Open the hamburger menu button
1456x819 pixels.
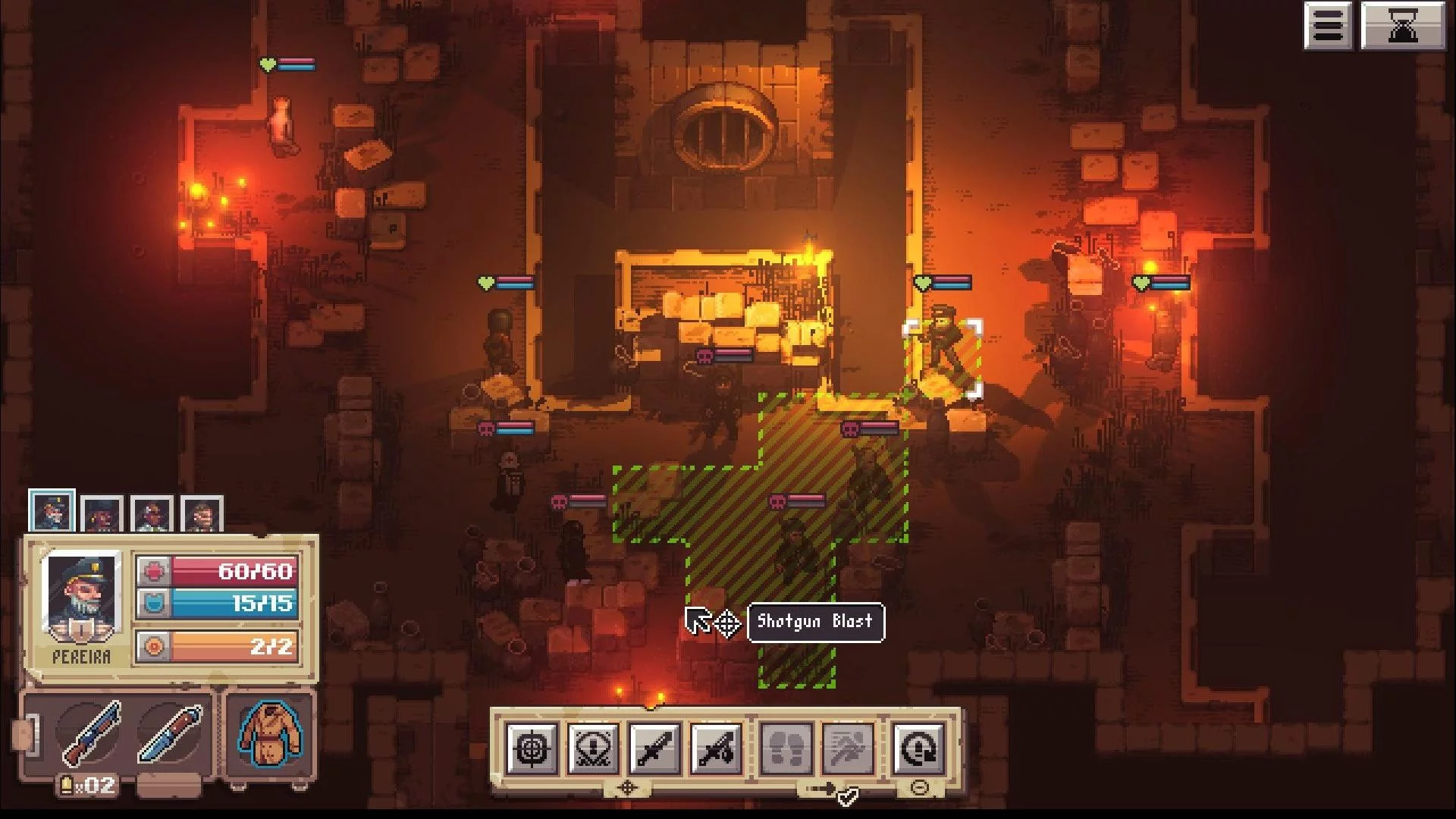1328,27
